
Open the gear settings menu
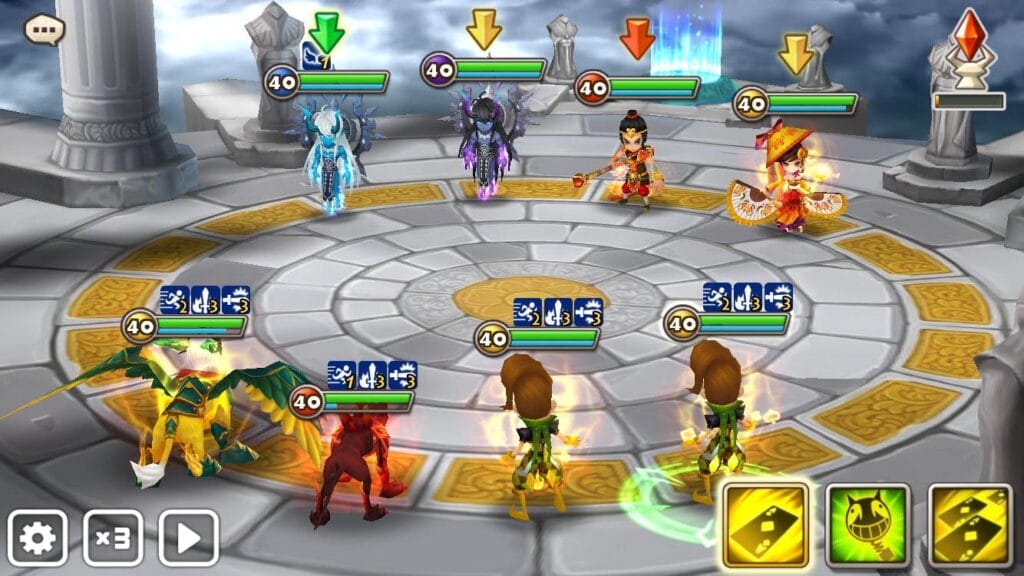(x=38, y=538)
